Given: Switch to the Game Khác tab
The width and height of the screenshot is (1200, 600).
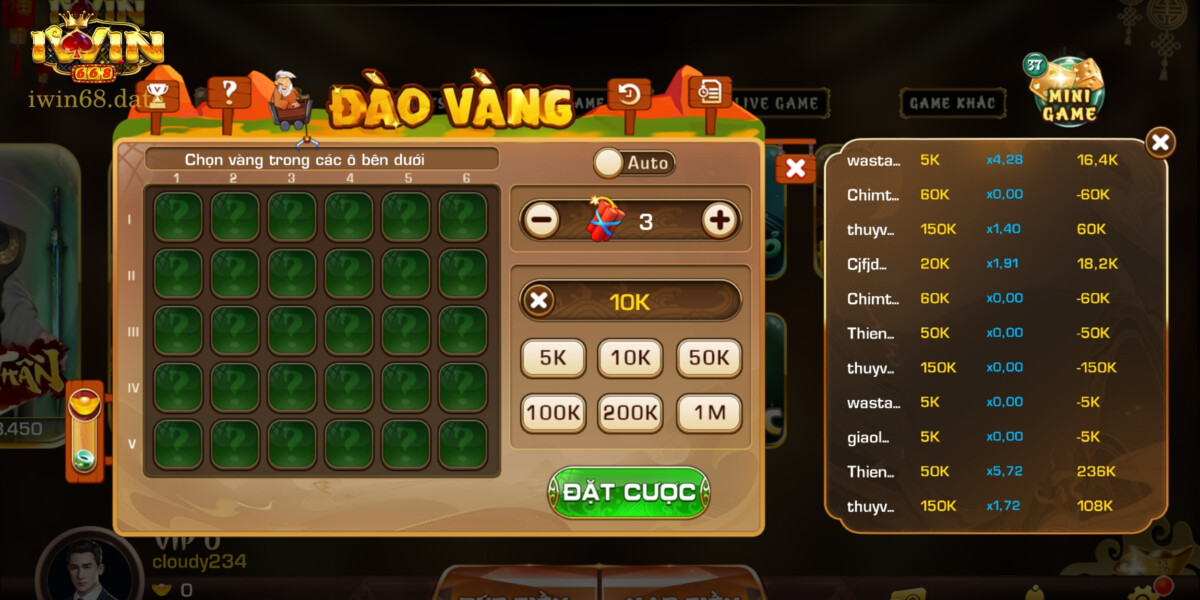Looking at the screenshot, I should click(x=952, y=102).
